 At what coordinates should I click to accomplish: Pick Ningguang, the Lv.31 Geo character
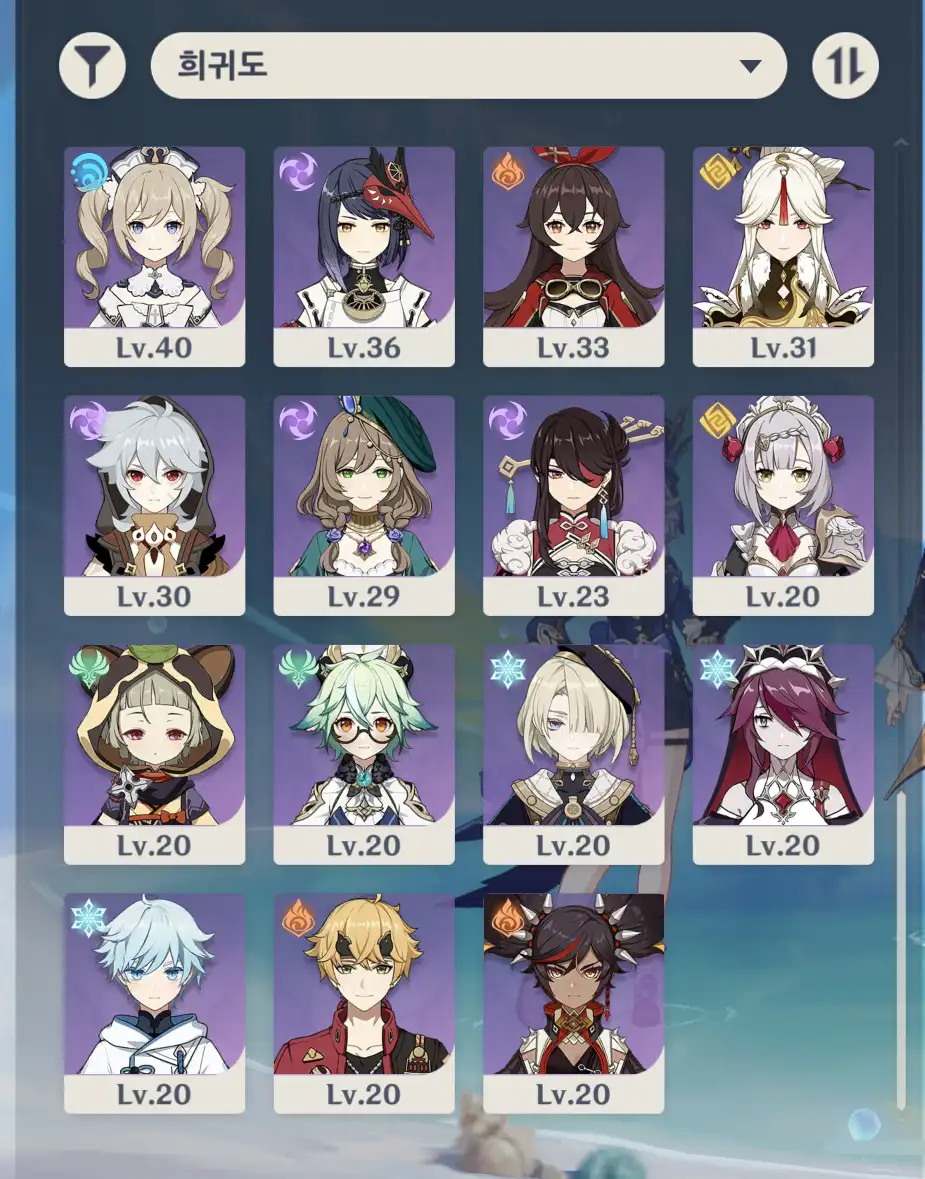[x=783, y=256]
